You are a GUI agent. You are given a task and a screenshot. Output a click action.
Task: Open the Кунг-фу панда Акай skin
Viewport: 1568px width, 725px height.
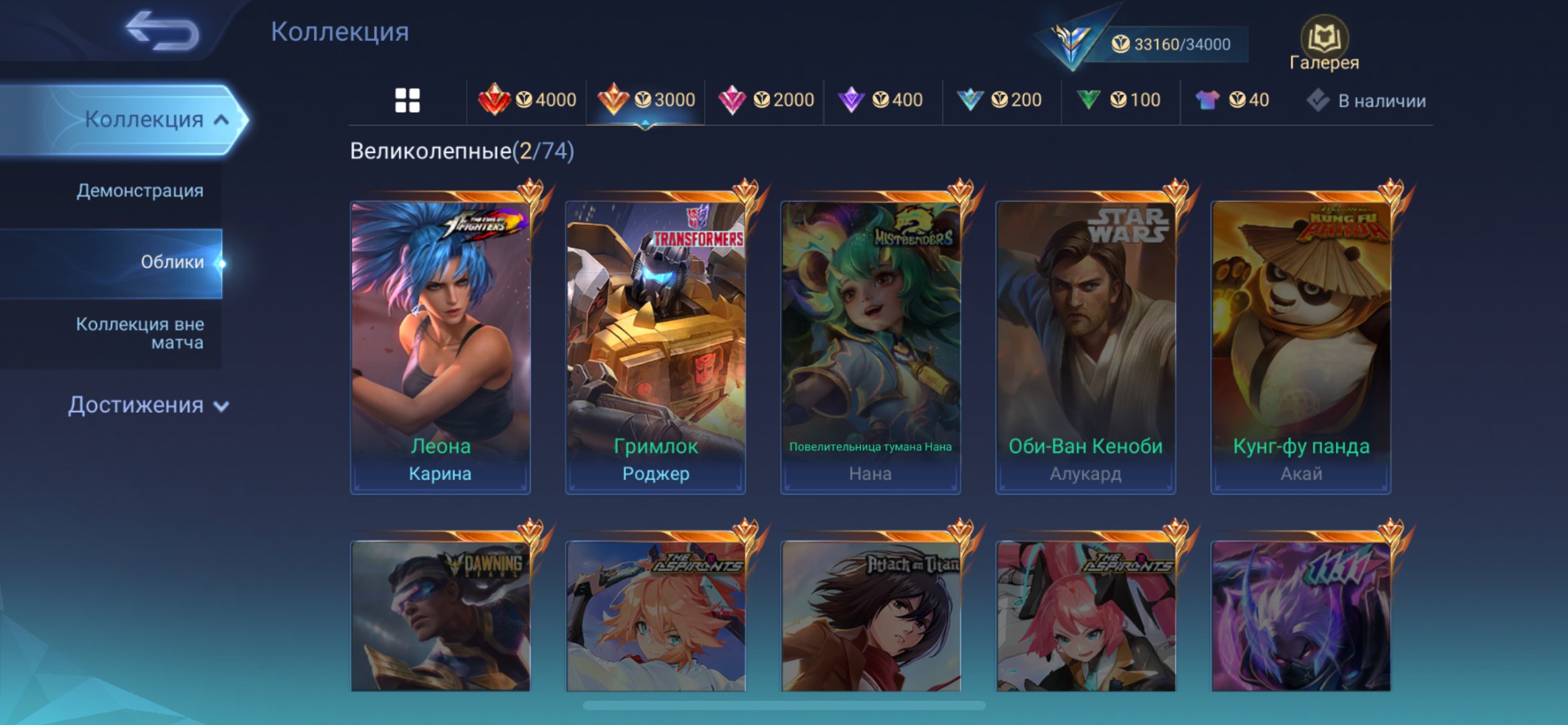1300,347
